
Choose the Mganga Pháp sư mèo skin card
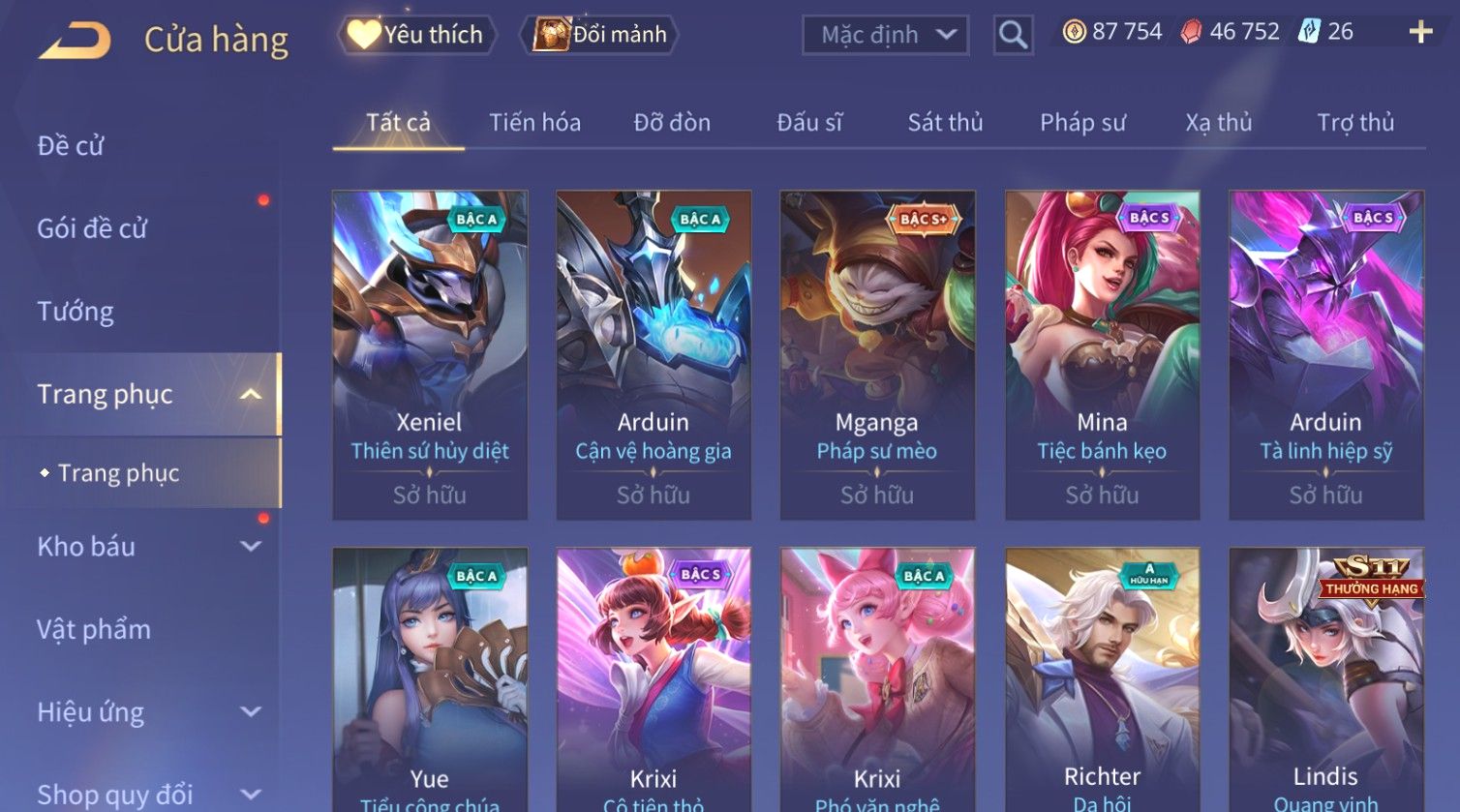pos(877,354)
